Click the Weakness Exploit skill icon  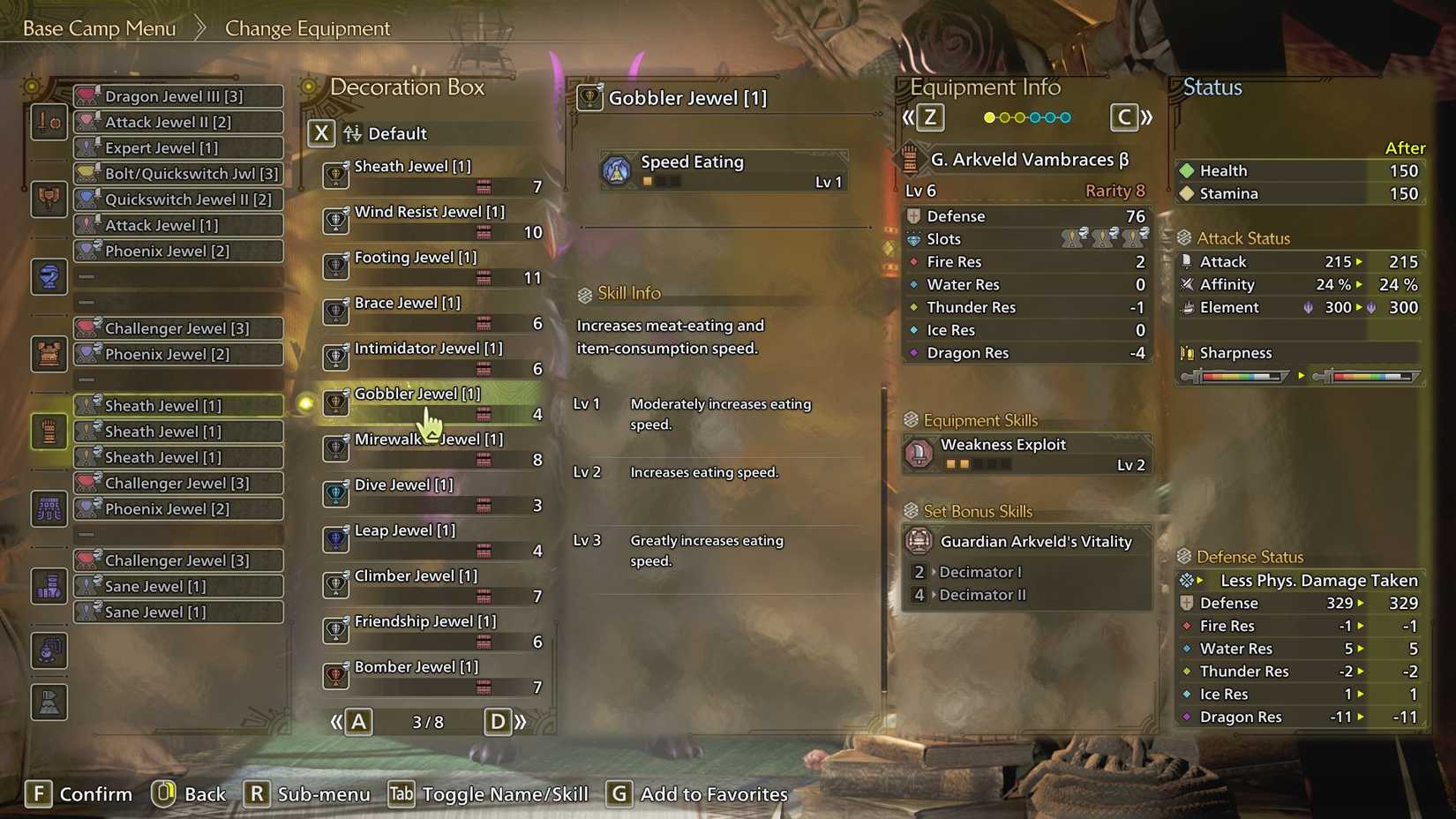(919, 454)
